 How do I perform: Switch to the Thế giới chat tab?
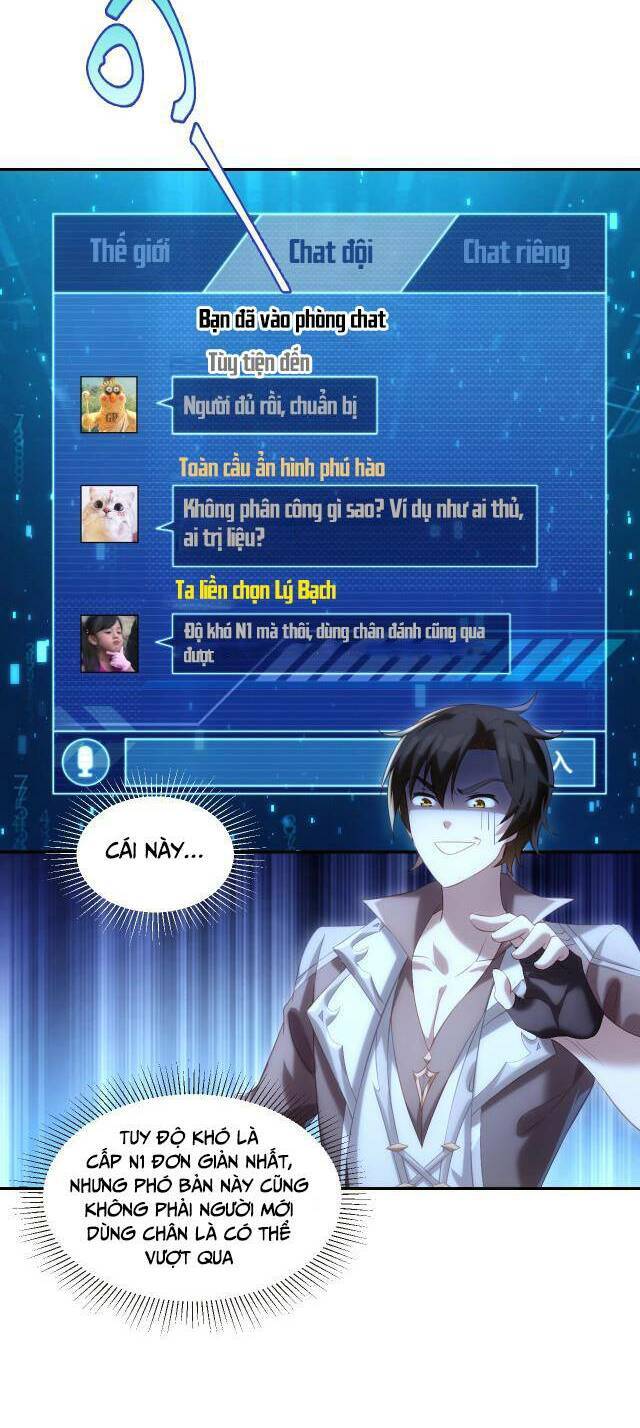coord(129,251)
